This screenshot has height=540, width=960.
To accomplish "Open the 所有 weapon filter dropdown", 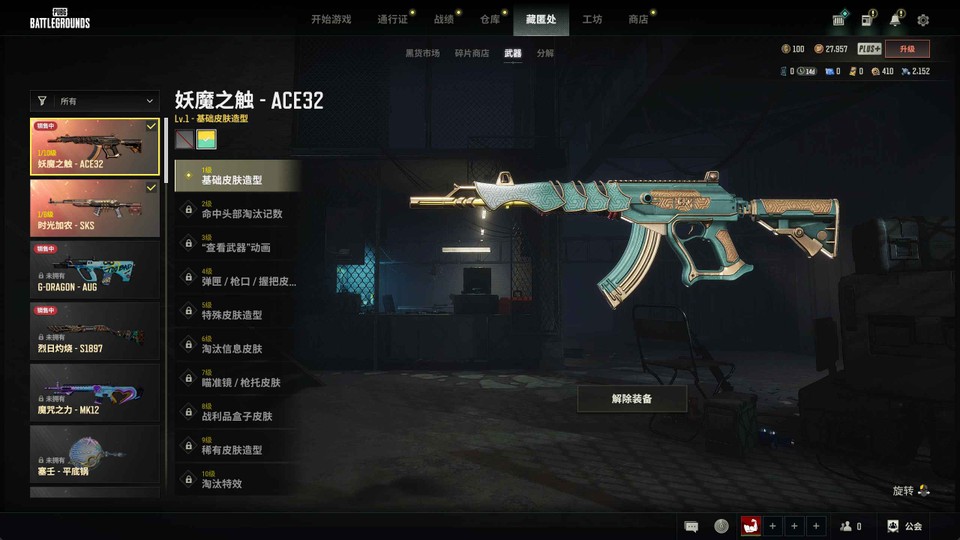I will coord(95,101).
